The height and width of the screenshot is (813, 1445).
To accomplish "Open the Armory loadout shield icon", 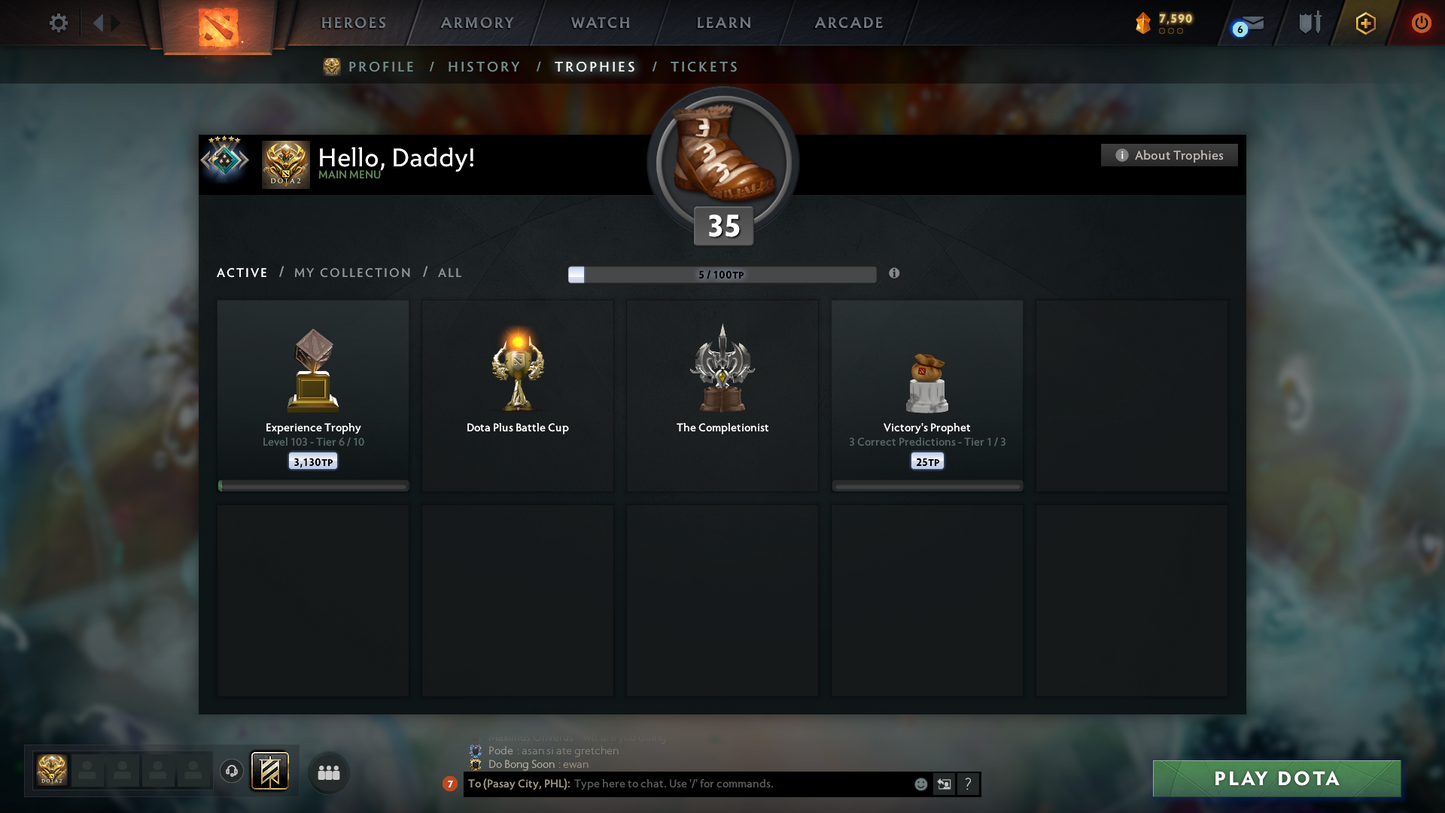I will (1310, 23).
